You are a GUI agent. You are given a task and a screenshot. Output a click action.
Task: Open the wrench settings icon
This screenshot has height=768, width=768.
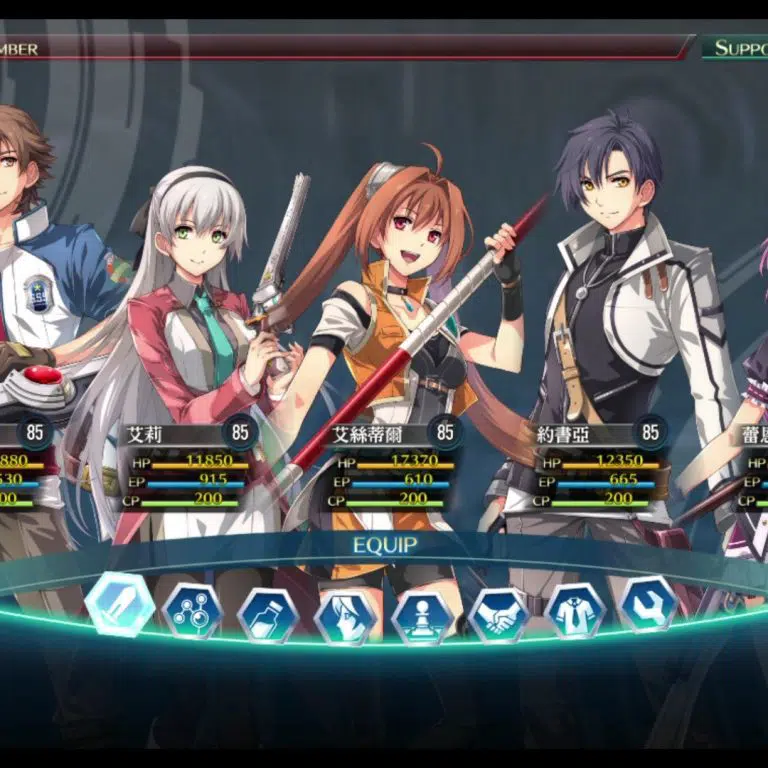coord(648,604)
